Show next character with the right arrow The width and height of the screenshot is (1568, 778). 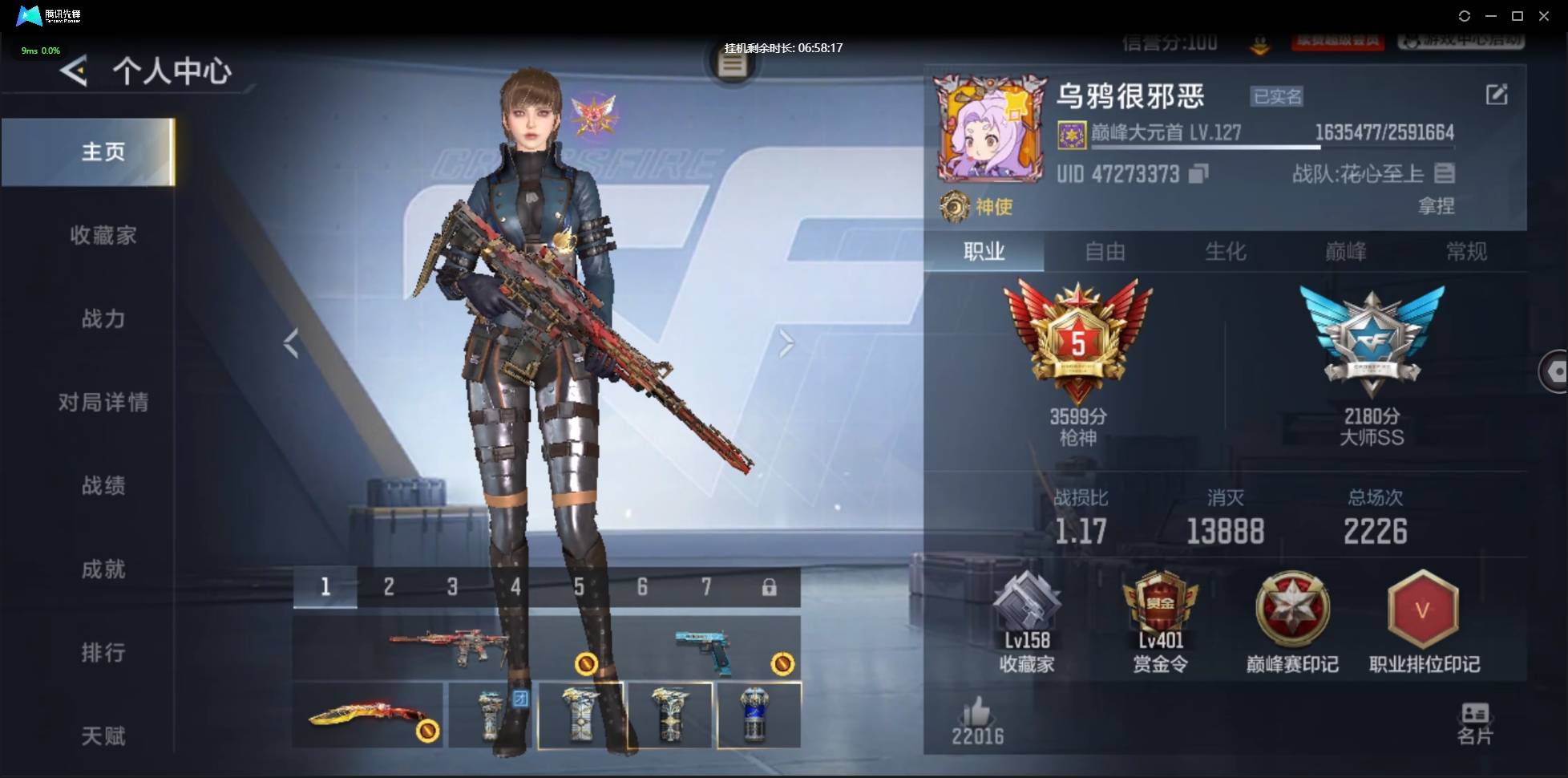(786, 343)
